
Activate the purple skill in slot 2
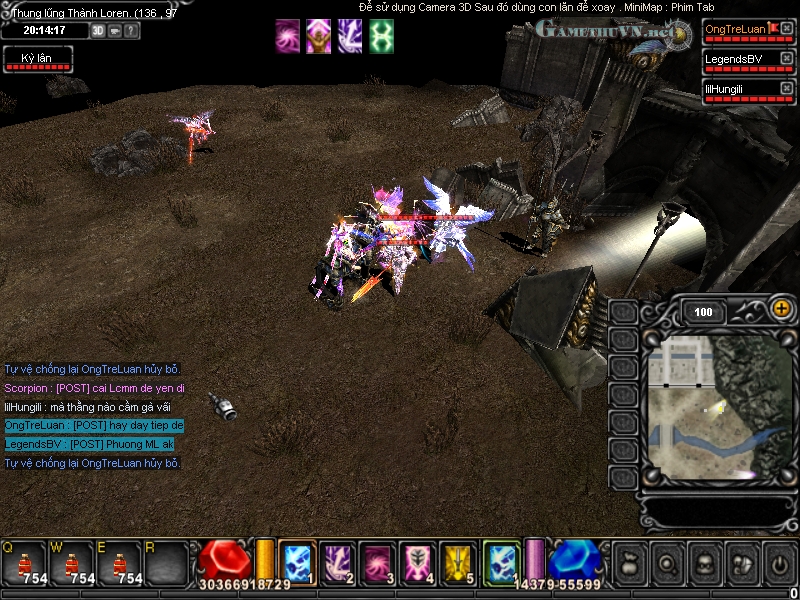[x=337, y=561]
